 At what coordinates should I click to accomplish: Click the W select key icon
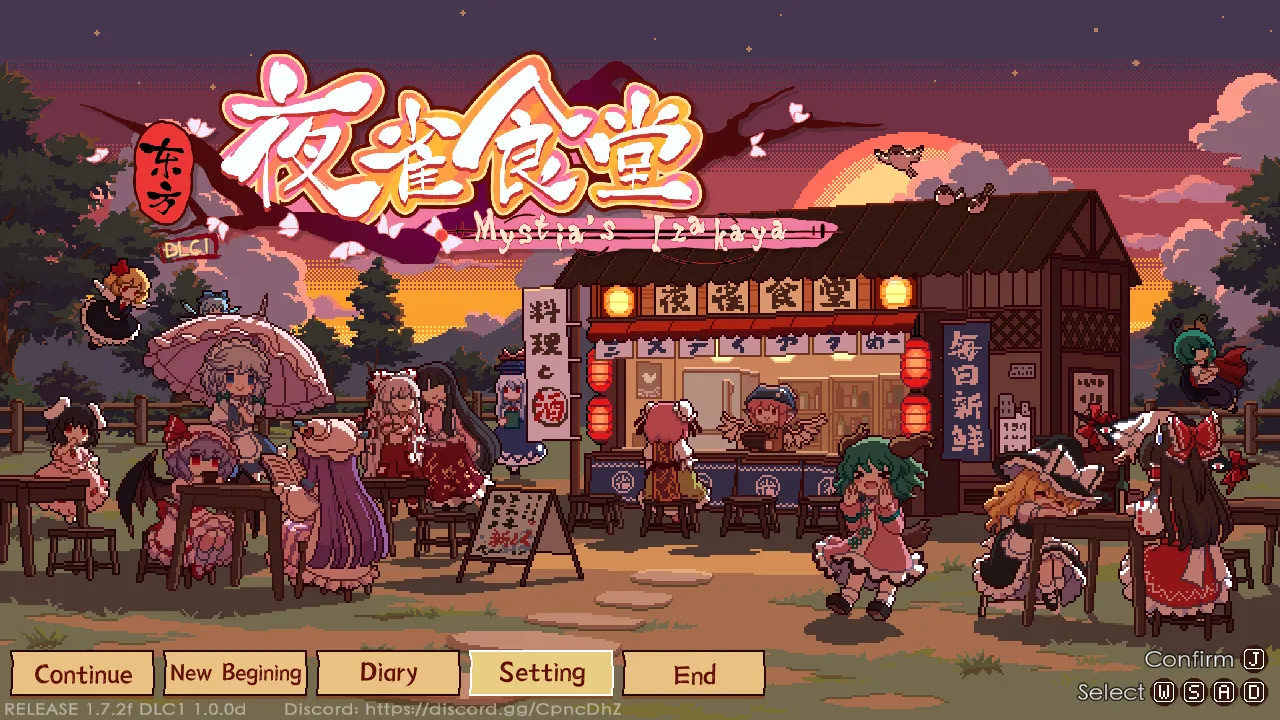tap(1164, 692)
